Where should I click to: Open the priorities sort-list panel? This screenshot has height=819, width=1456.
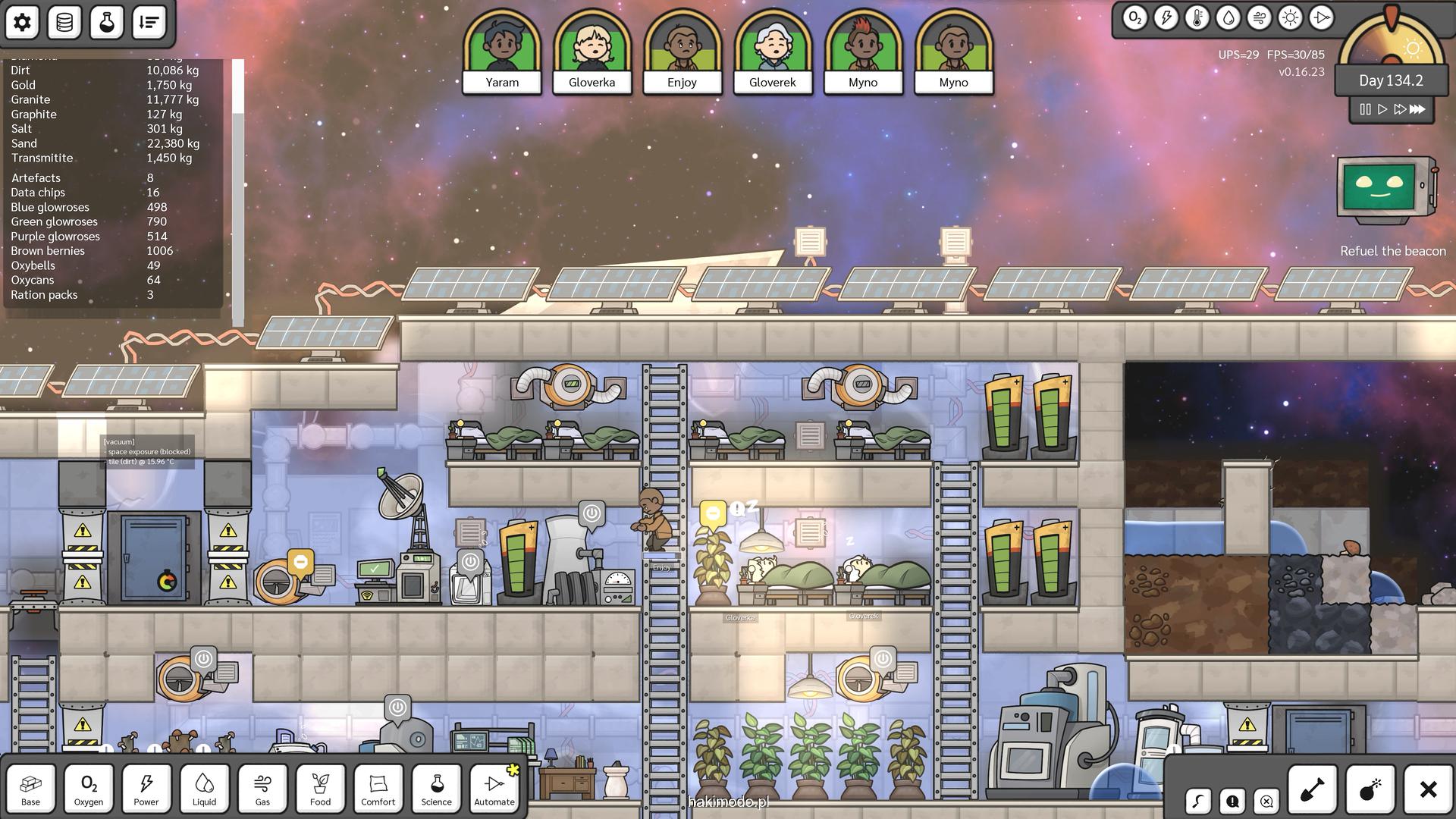tap(149, 23)
